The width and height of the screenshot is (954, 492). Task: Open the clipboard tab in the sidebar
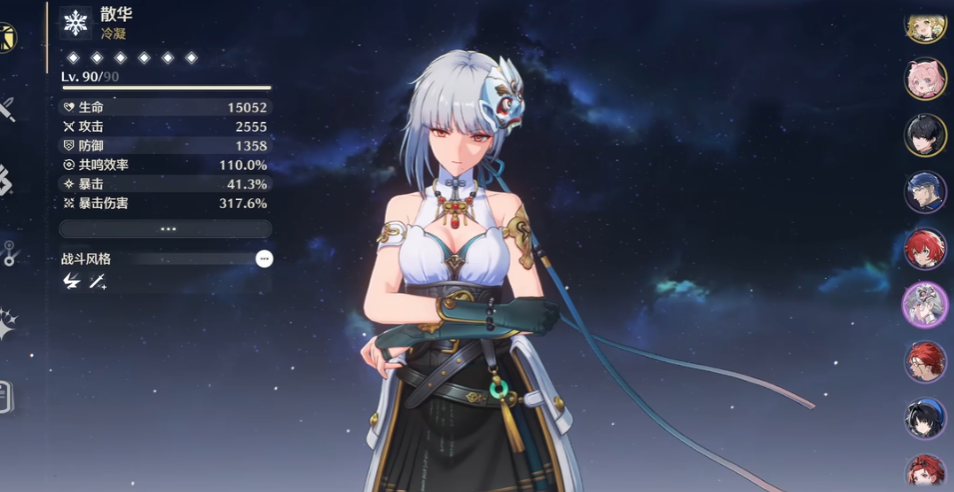click(5, 396)
